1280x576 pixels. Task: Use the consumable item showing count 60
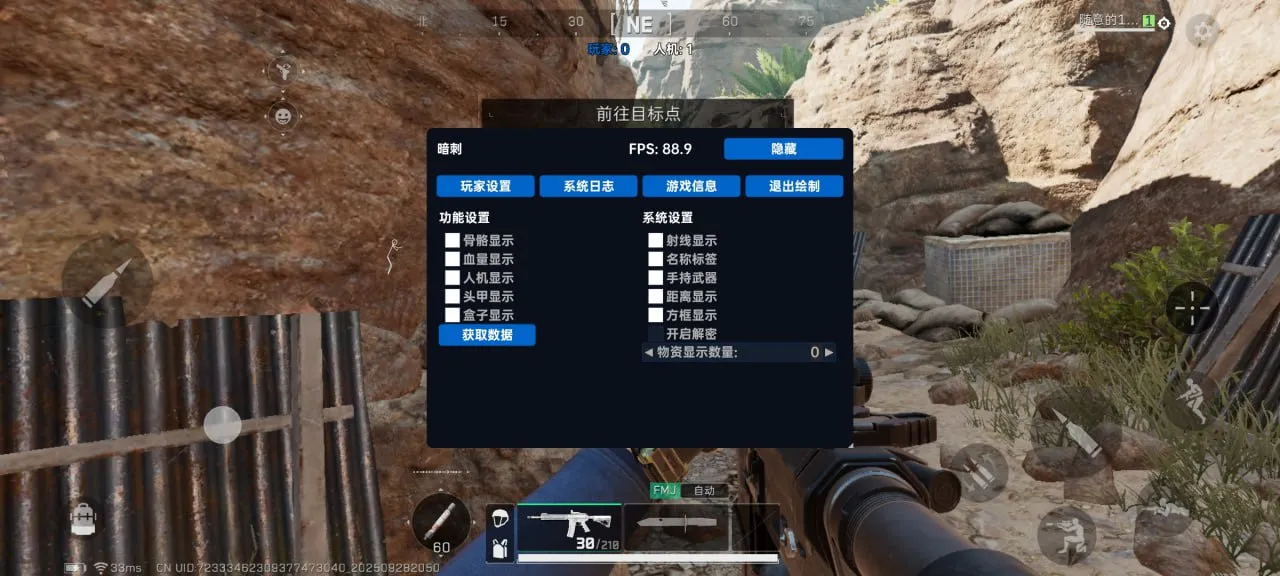click(x=441, y=521)
